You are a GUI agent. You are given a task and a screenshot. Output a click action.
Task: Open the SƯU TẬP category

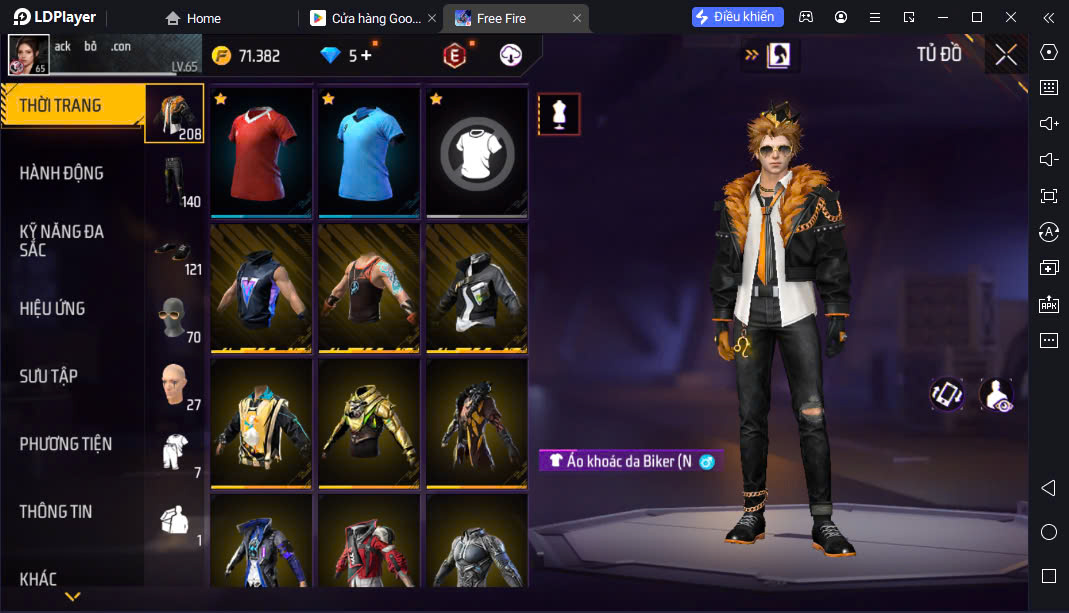point(49,376)
